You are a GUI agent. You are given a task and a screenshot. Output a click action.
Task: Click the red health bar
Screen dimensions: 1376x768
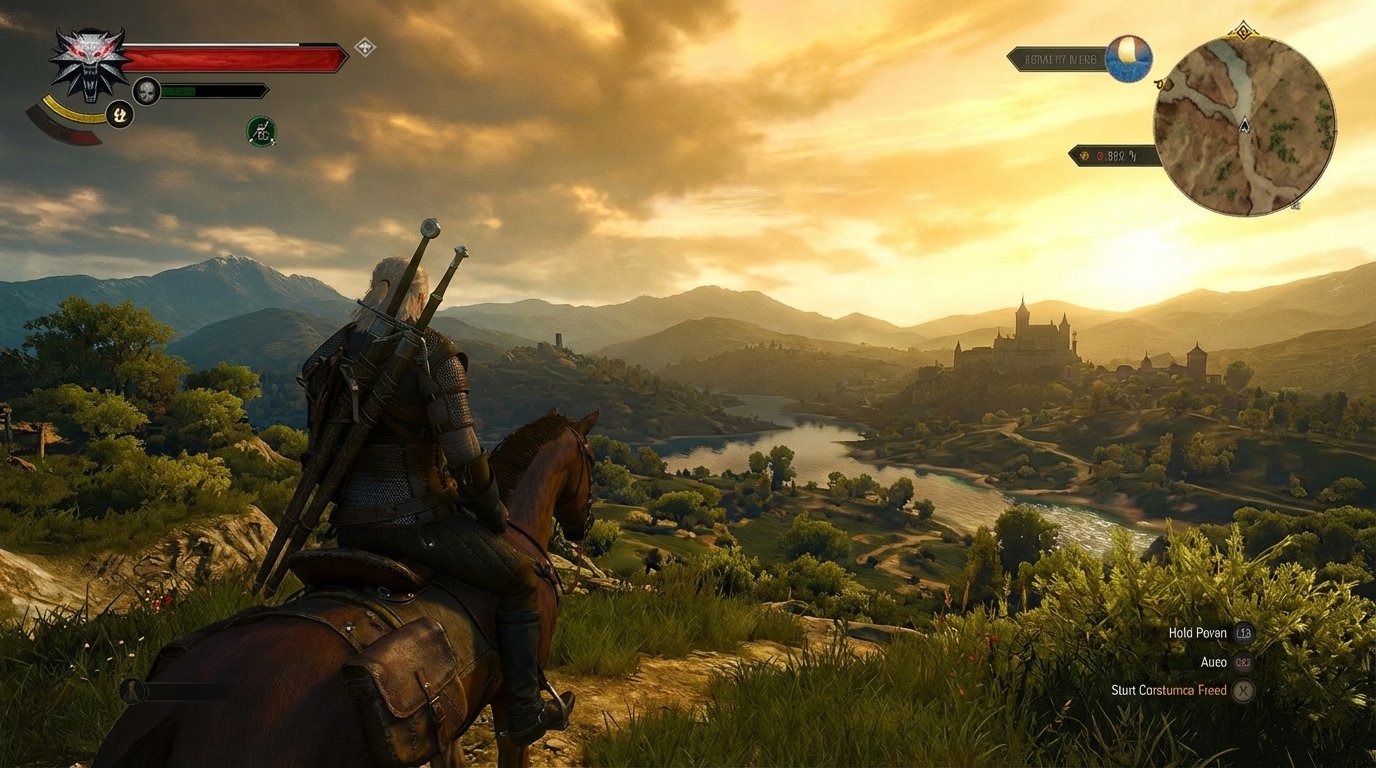coord(235,57)
